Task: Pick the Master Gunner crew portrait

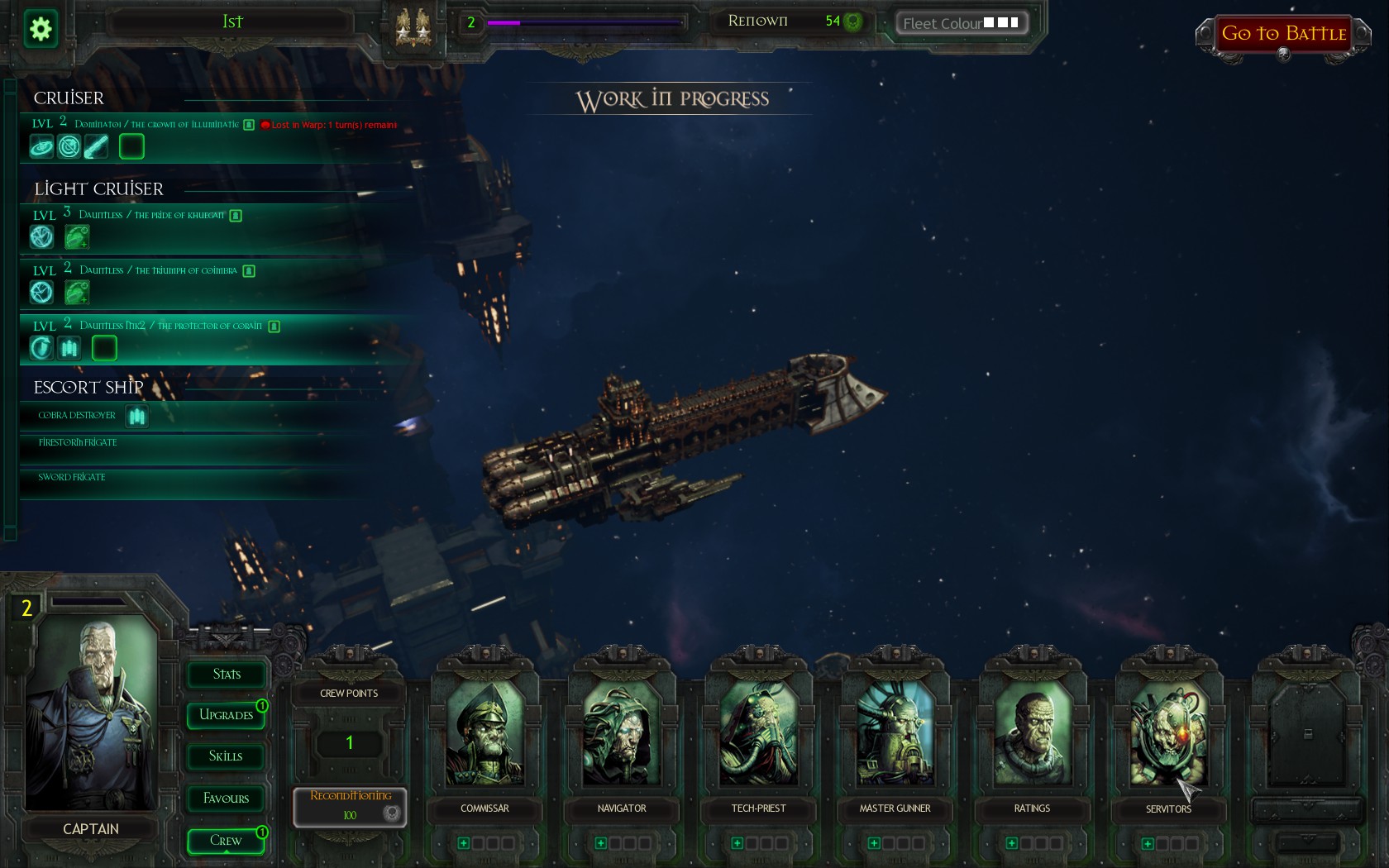Action: [x=895, y=736]
